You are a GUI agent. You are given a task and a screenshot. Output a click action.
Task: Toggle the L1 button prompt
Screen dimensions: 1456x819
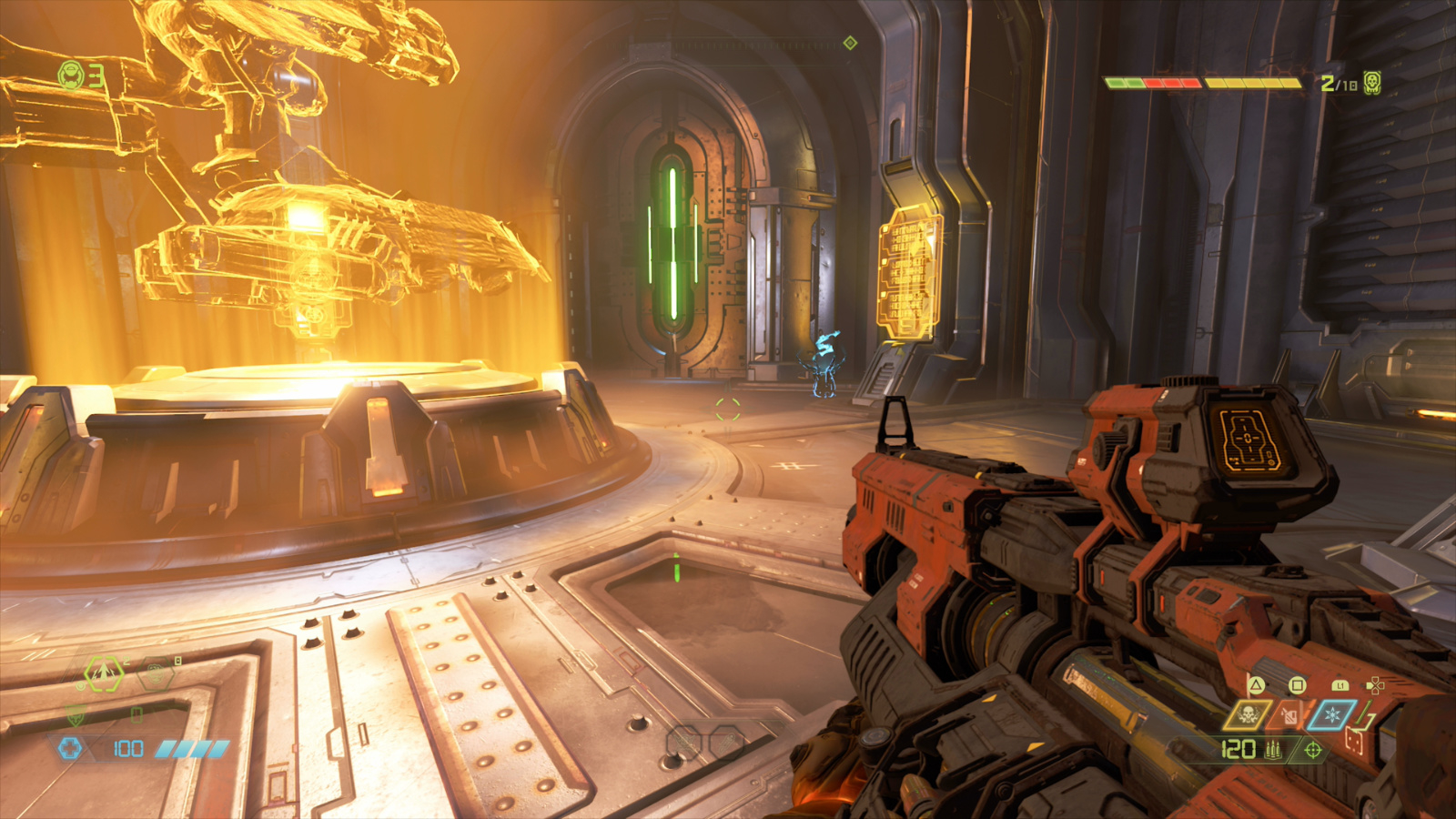coord(1341,686)
